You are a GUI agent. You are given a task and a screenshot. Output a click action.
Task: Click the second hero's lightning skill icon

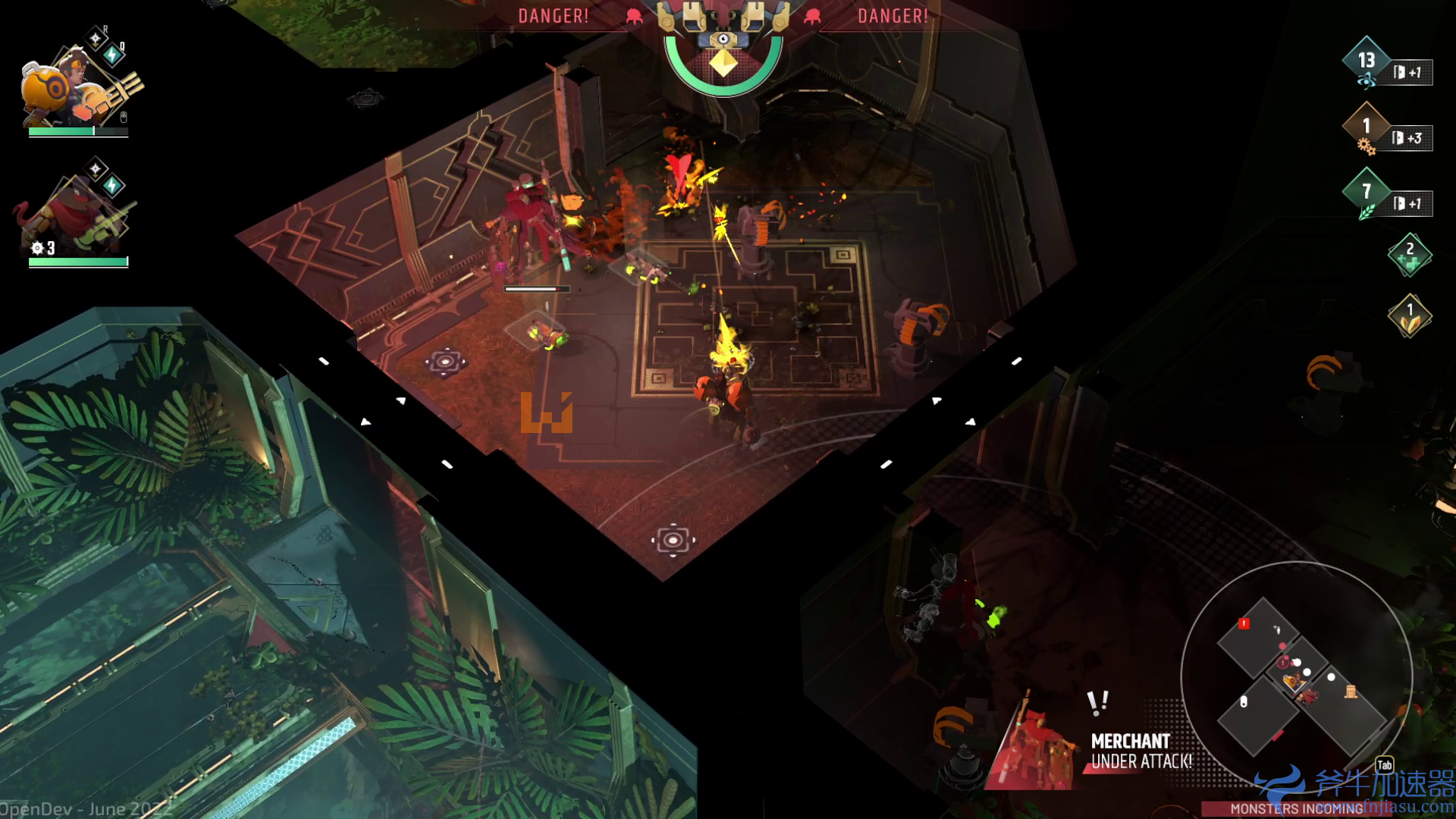click(x=111, y=184)
